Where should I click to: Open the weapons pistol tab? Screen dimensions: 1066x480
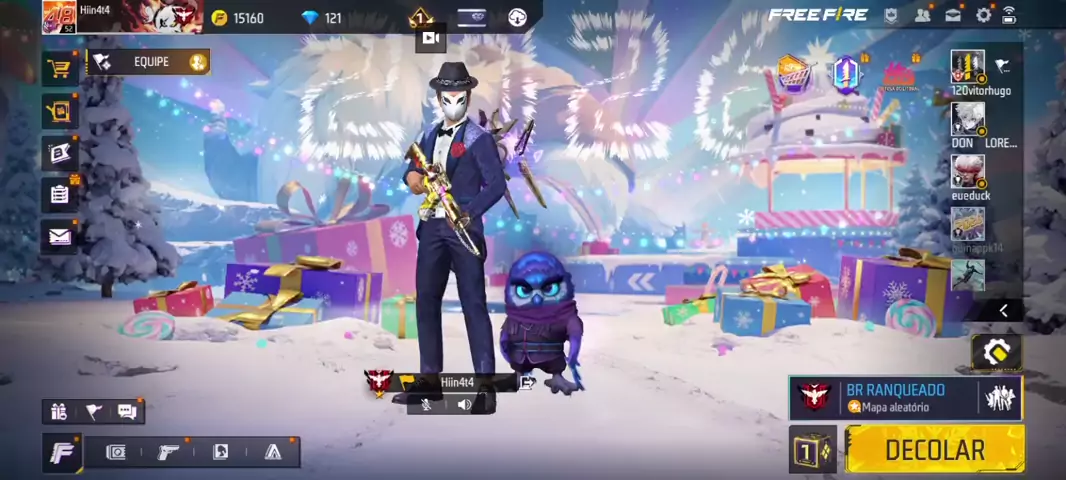(168, 452)
